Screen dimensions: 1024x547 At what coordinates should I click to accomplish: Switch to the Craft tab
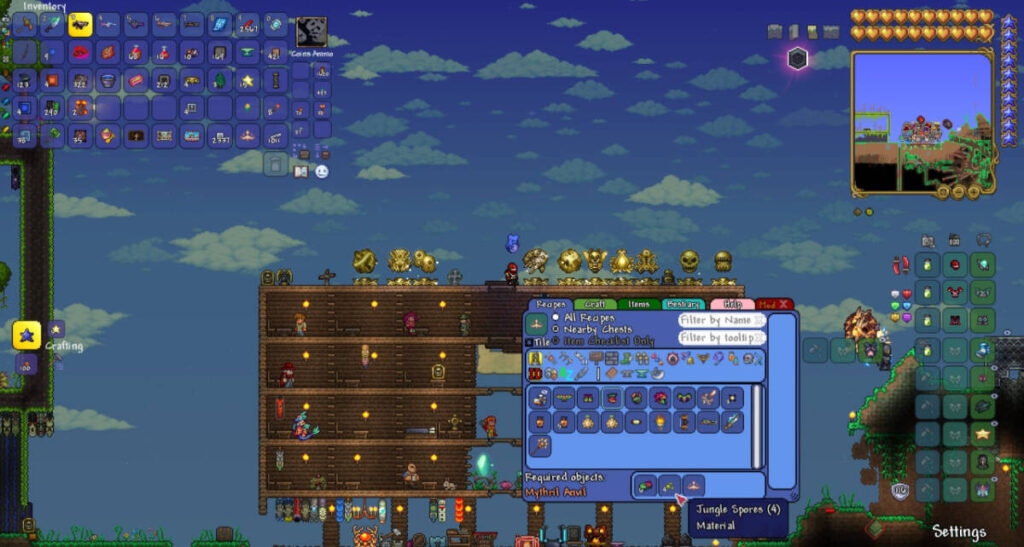click(594, 304)
